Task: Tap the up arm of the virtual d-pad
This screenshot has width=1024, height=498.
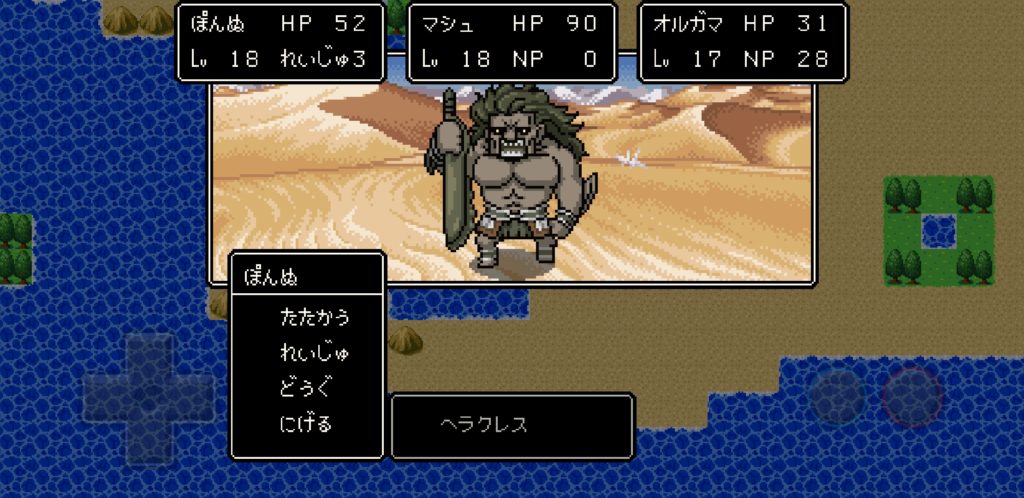Action: click(148, 354)
